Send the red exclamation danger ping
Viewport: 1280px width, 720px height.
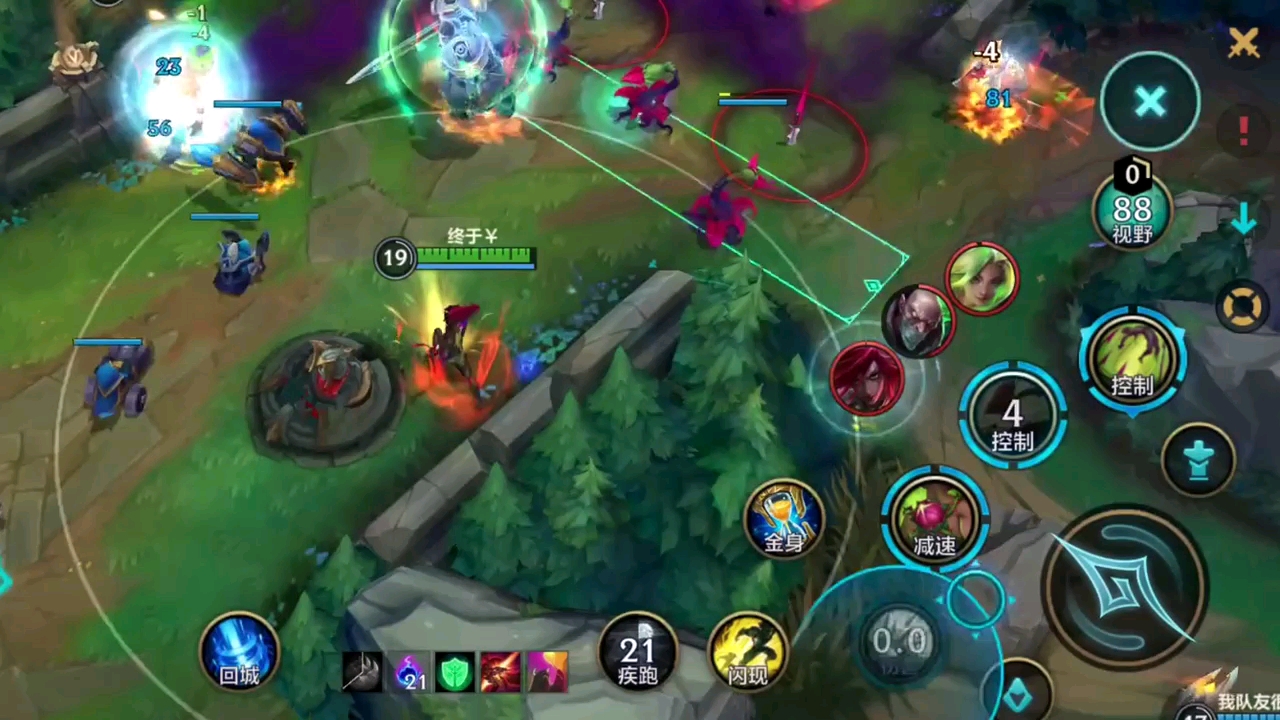tap(1244, 129)
